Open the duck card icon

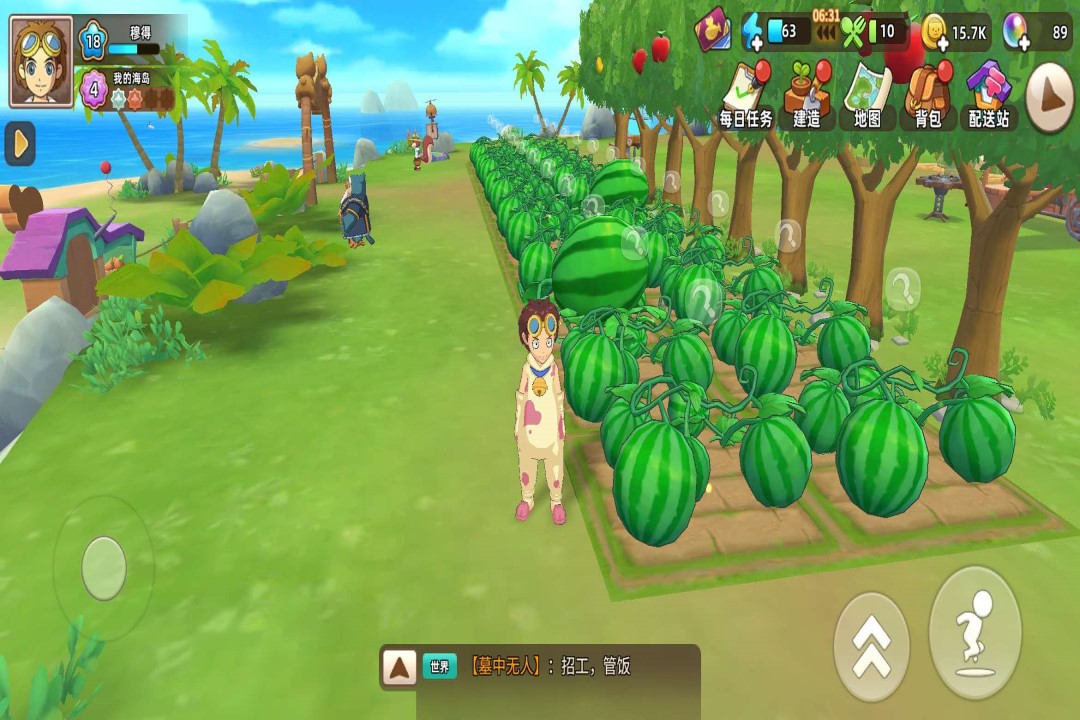pyautogui.click(x=713, y=30)
